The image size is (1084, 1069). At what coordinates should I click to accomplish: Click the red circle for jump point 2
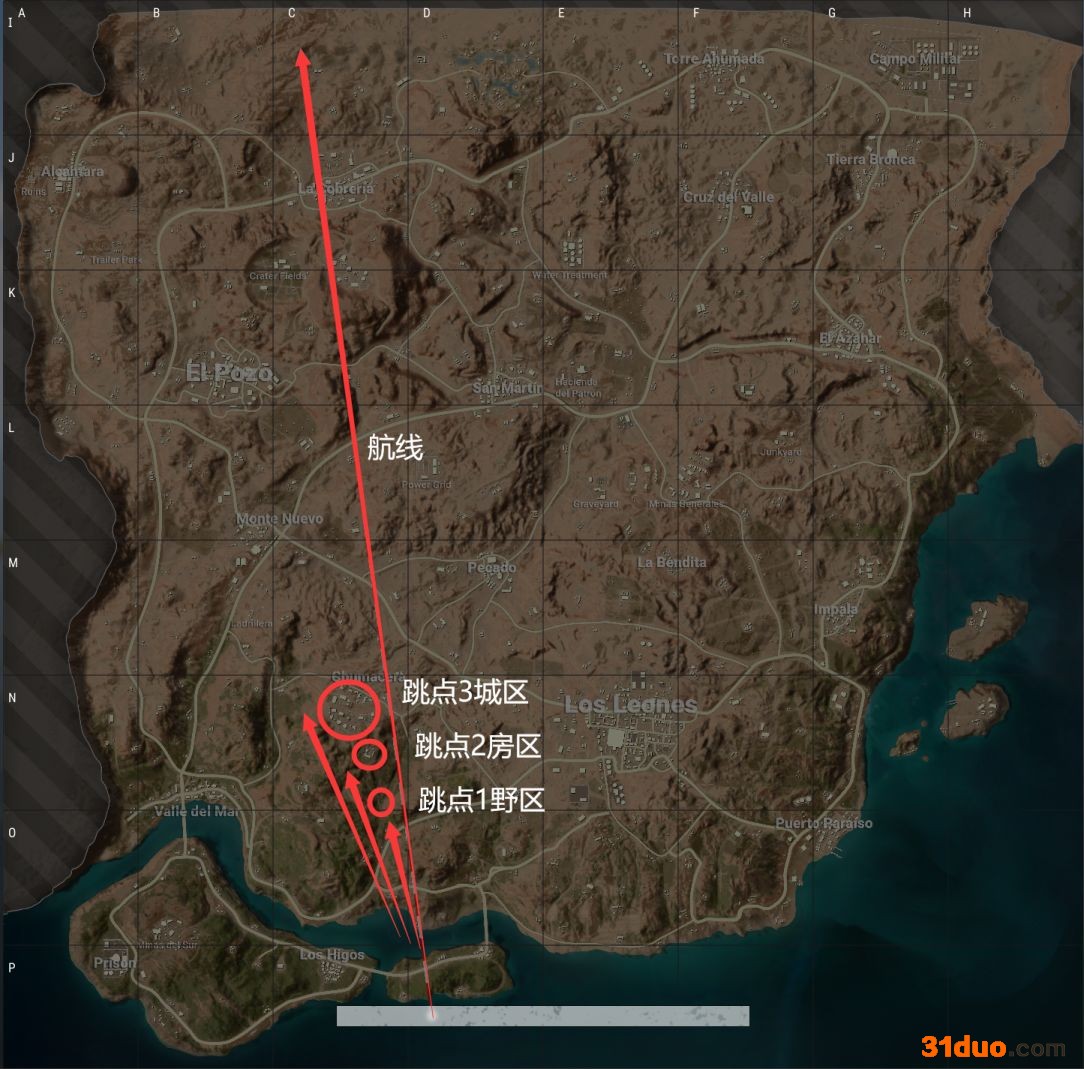coord(369,753)
